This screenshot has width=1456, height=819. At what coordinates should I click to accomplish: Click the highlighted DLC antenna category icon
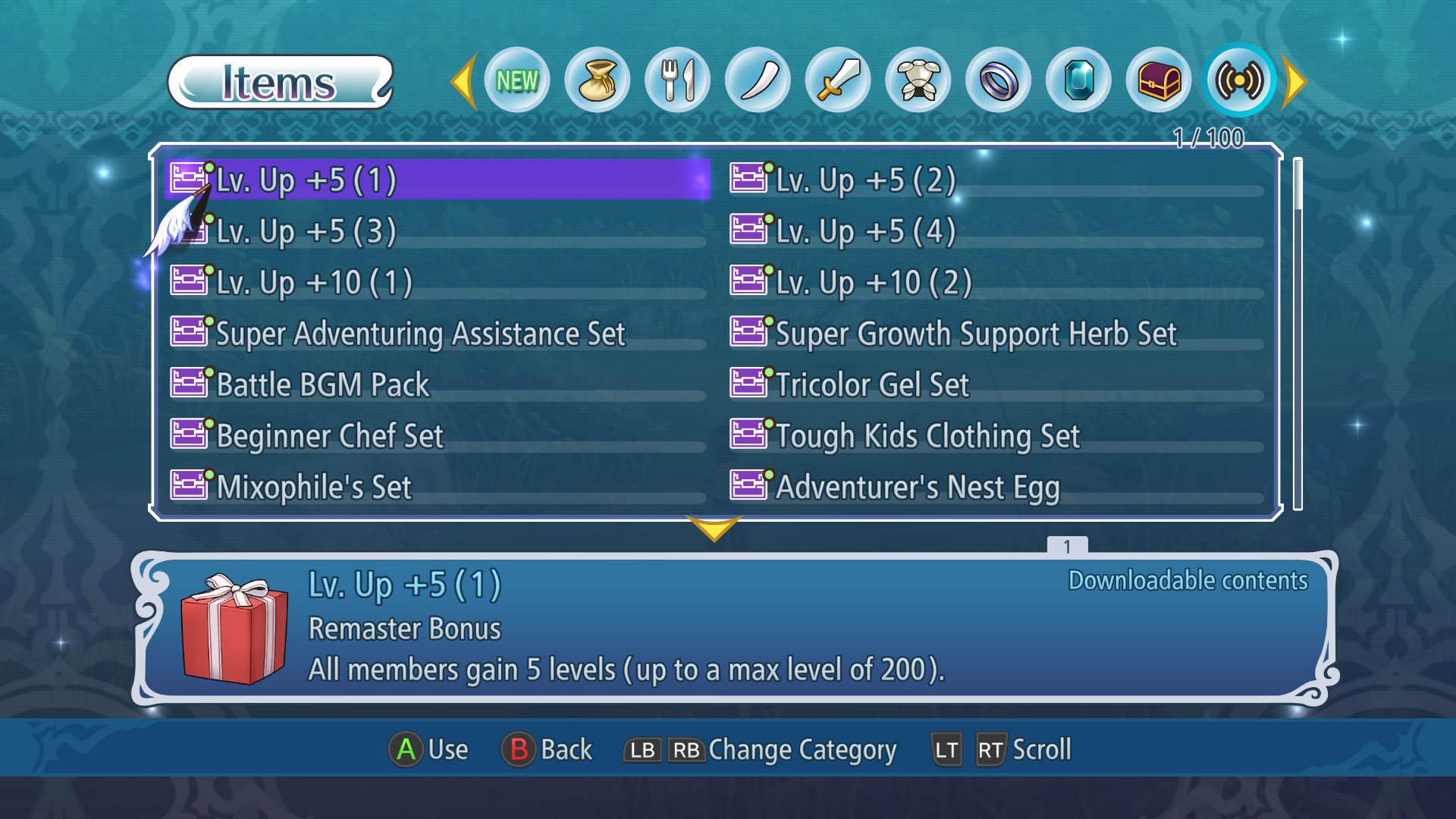click(x=1239, y=80)
